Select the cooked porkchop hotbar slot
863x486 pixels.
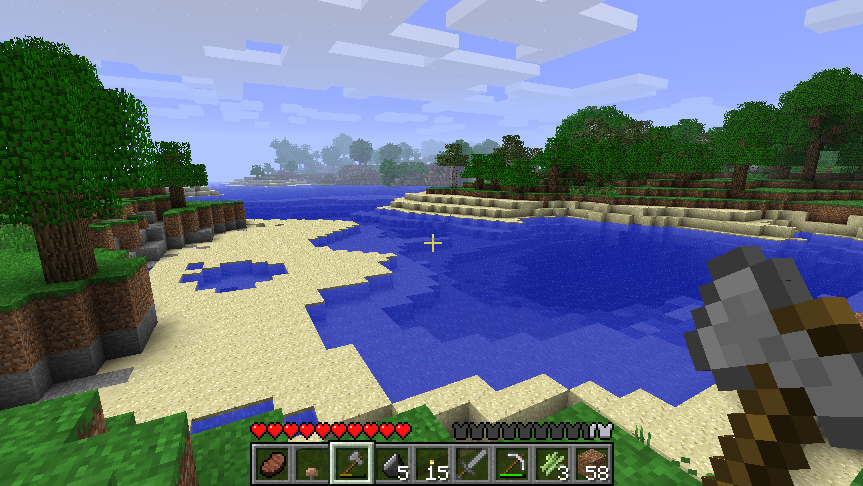point(272,463)
